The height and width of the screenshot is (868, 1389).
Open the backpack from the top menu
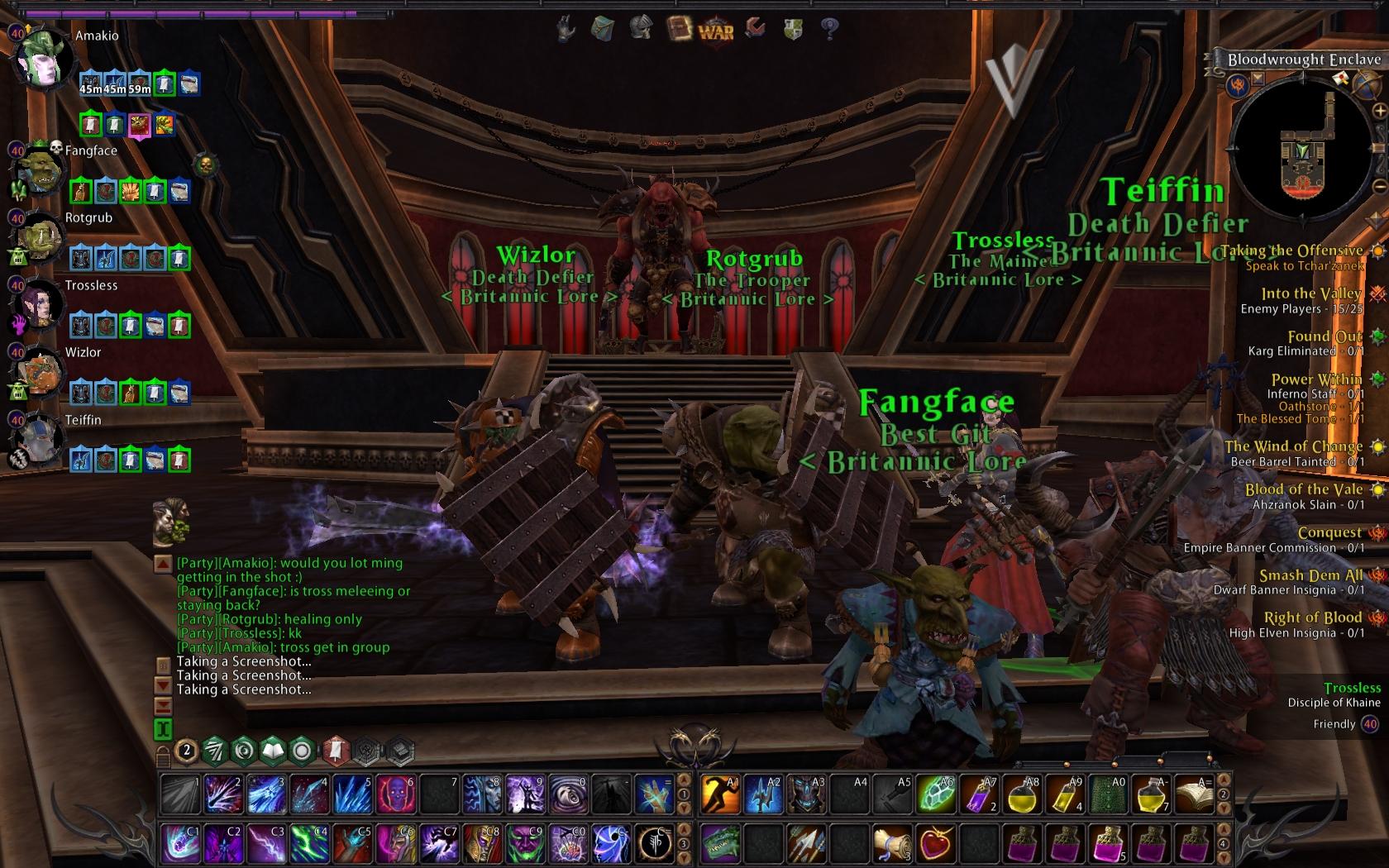click(x=602, y=30)
